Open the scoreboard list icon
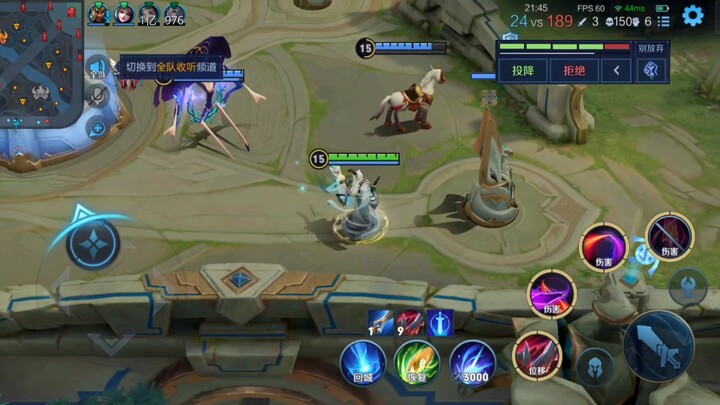 tap(664, 21)
